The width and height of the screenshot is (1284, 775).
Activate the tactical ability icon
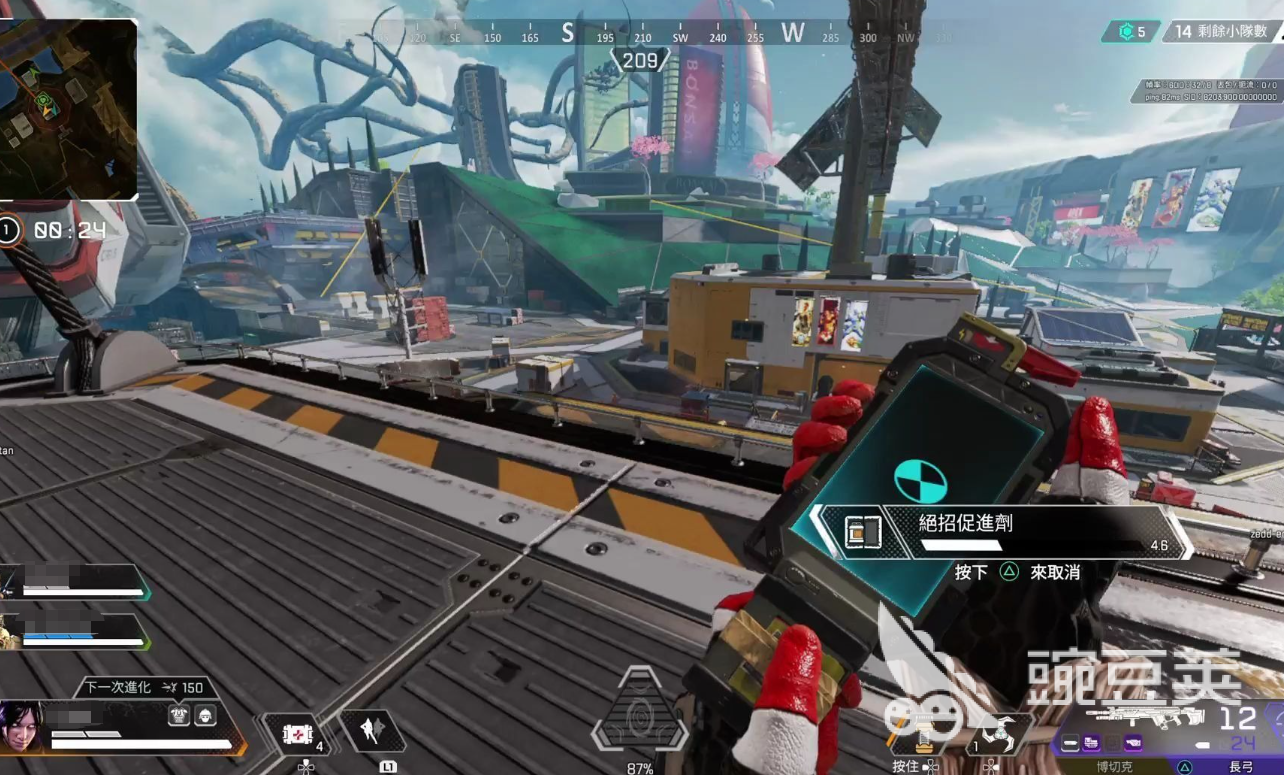pyautogui.click(x=371, y=732)
